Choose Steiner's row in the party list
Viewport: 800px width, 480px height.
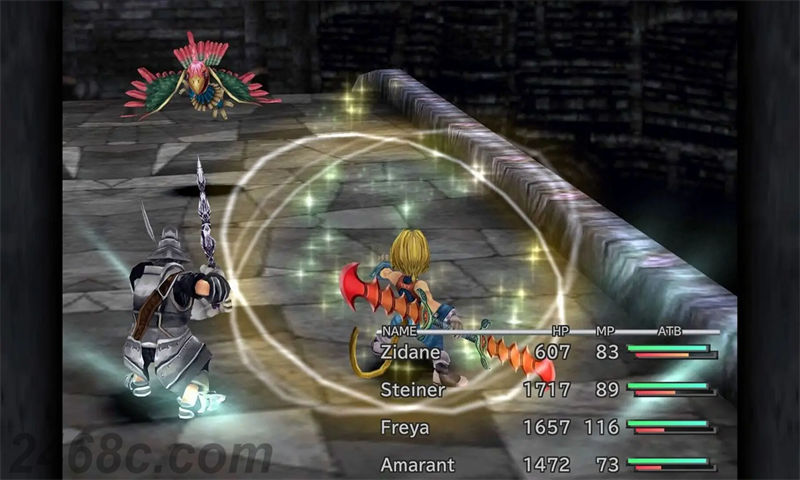click(x=412, y=390)
